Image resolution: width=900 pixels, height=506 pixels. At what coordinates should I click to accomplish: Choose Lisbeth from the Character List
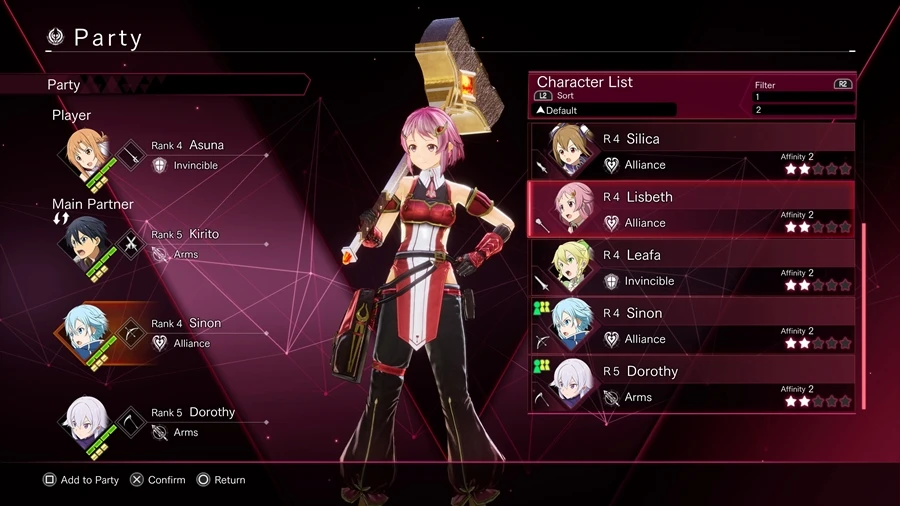coord(690,209)
